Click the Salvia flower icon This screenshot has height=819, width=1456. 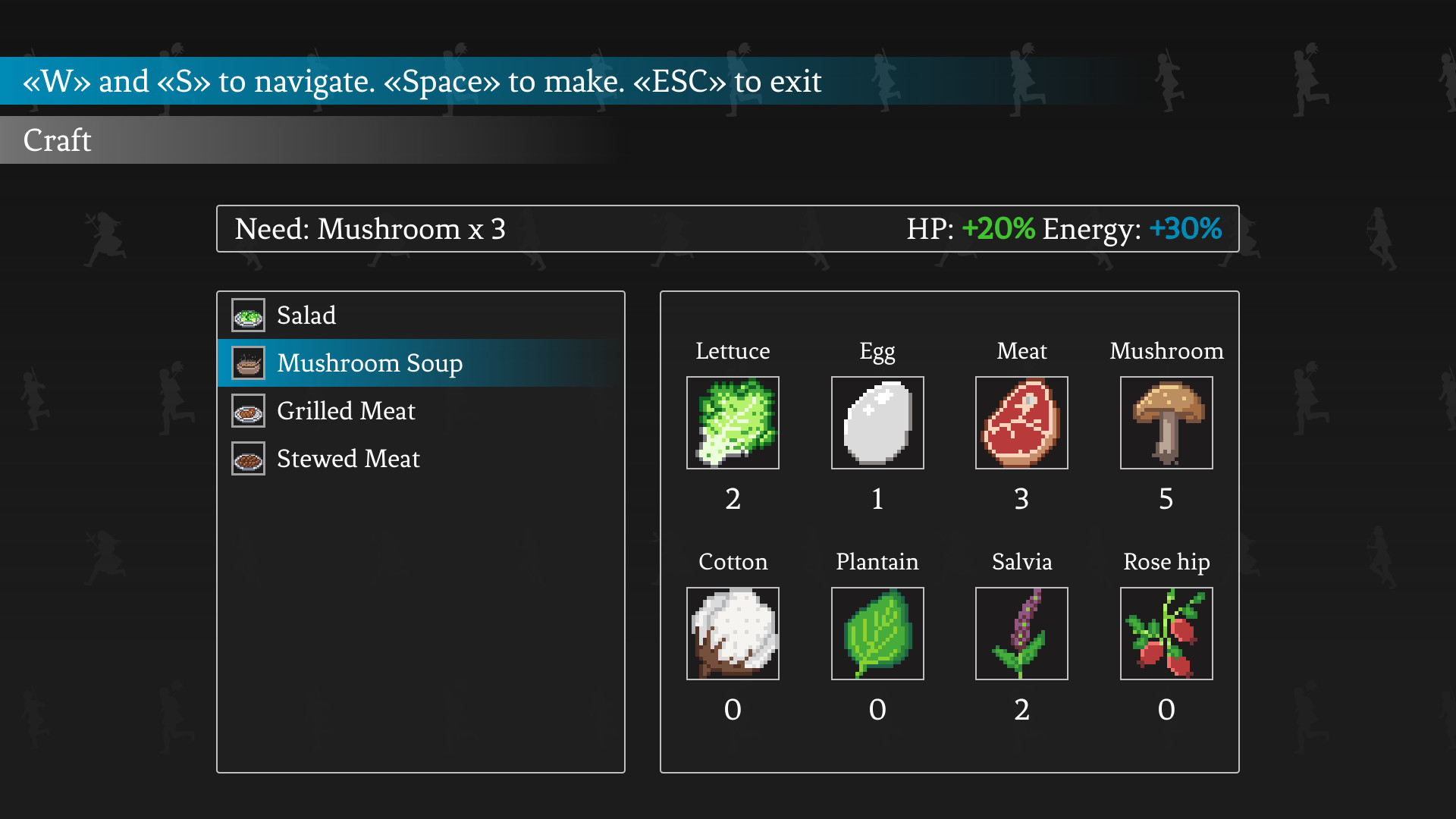1021,633
